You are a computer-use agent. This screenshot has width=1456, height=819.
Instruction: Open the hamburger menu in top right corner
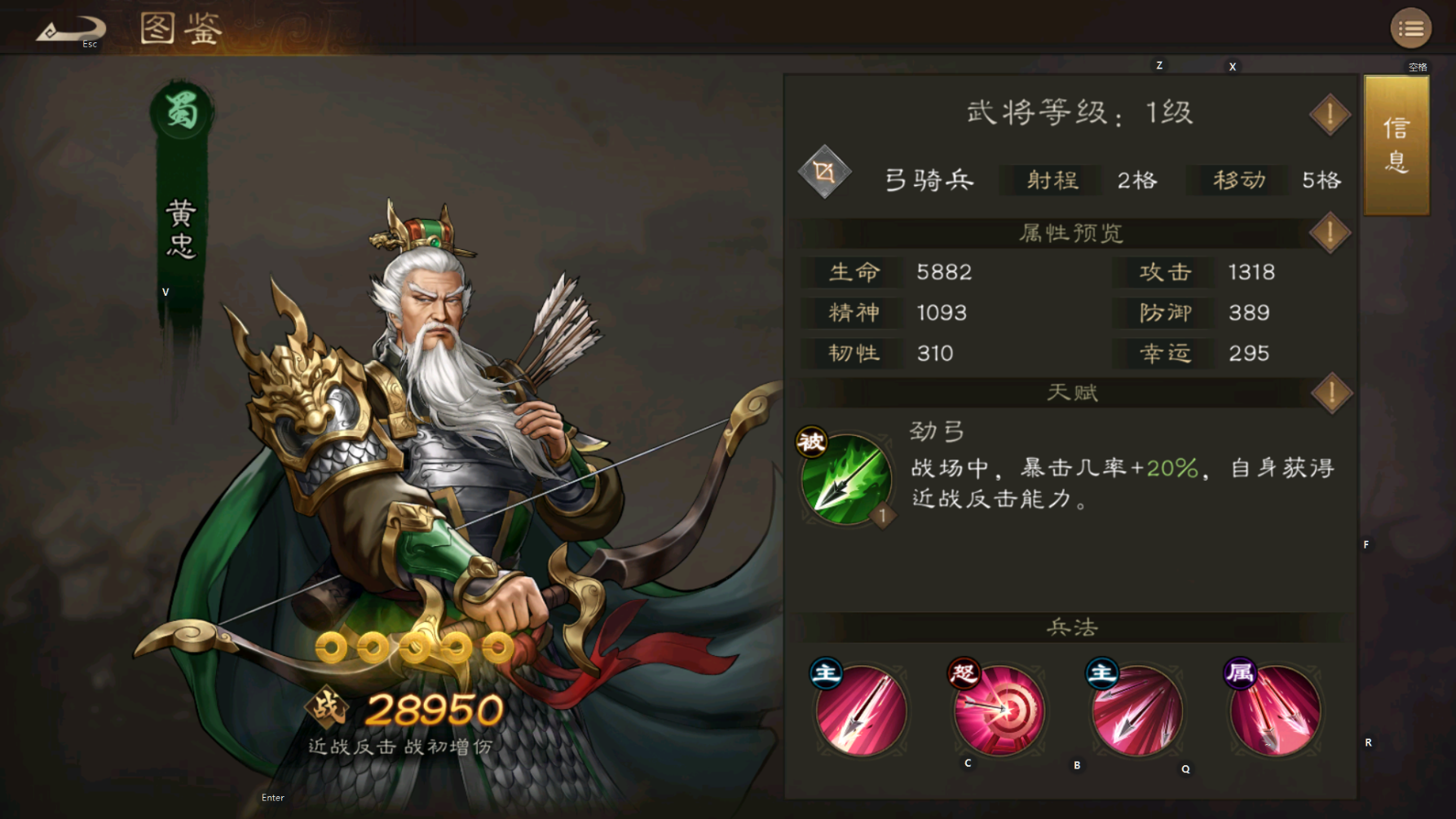[x=1410, y=29]
